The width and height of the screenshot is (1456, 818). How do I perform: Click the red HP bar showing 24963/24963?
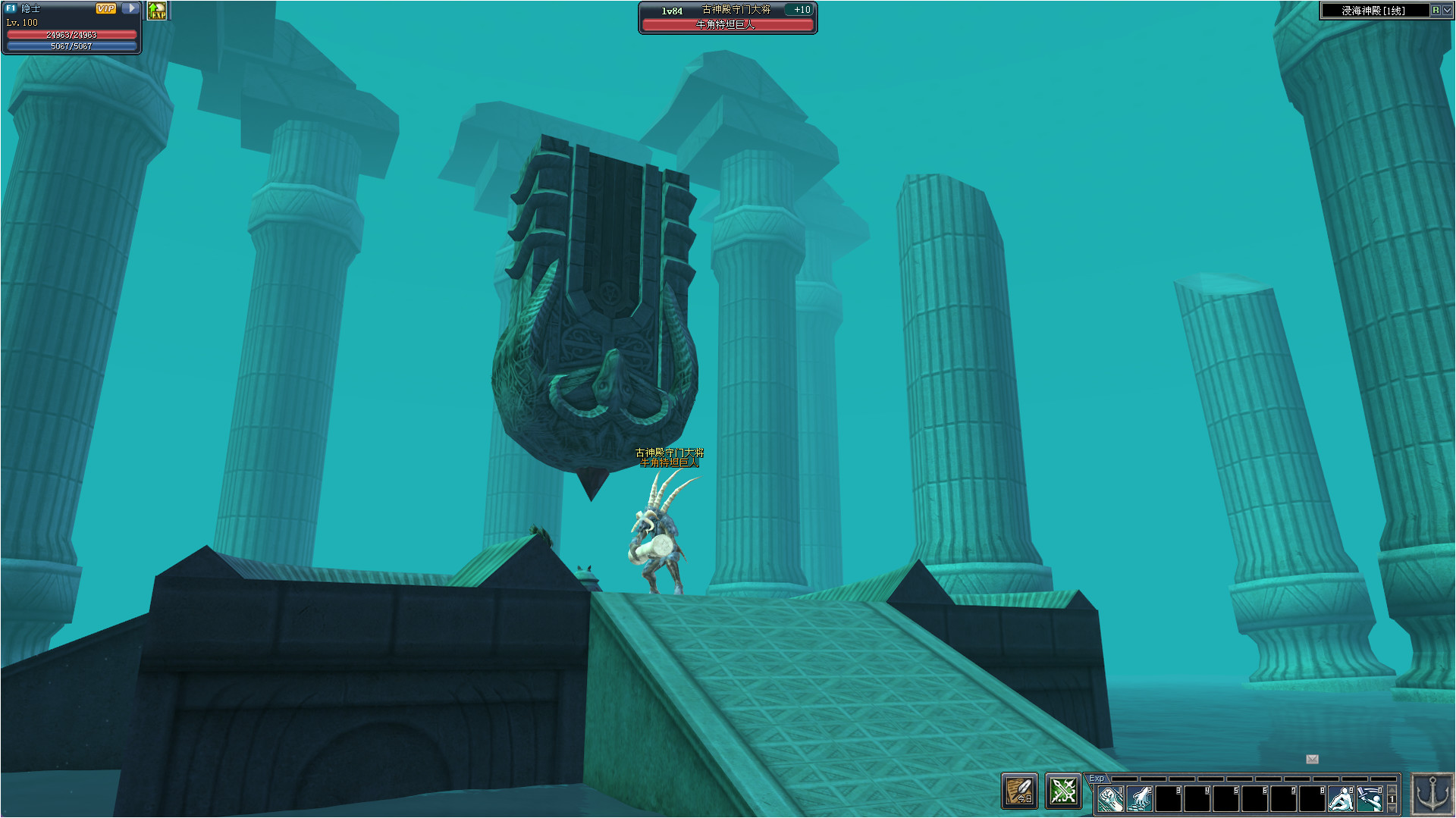[71, 33]
